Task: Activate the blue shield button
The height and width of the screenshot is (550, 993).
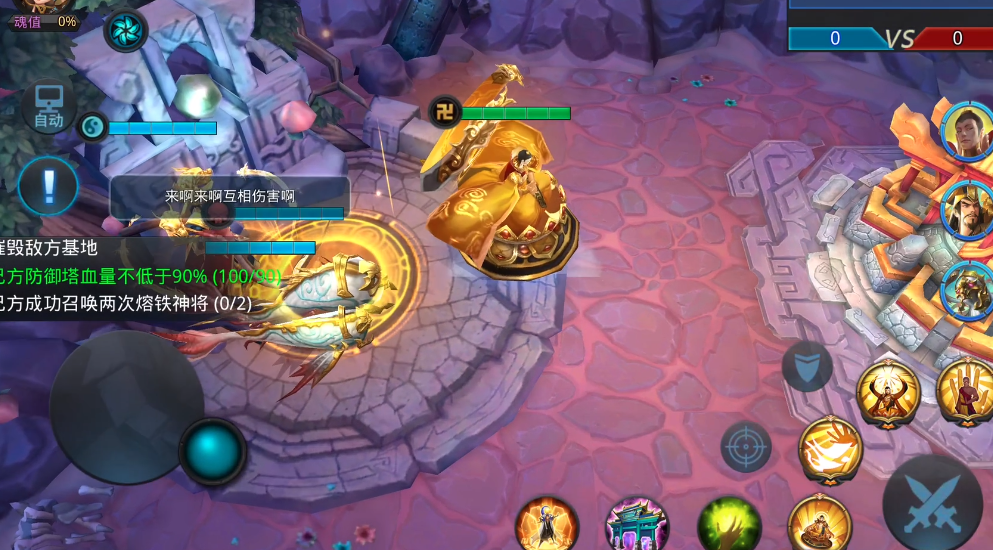Action: [x=806, y=366]
